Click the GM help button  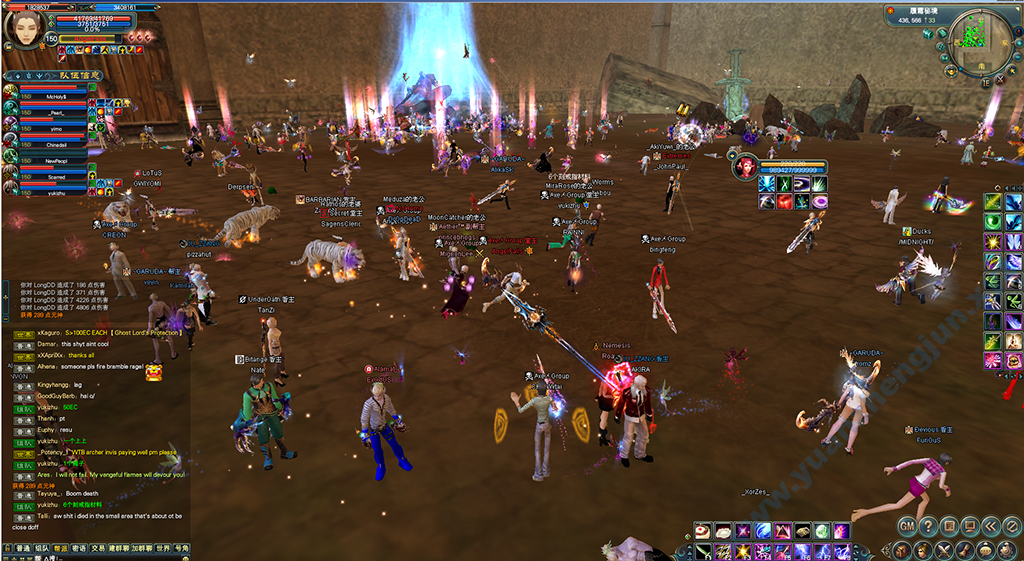tap(906, 526)
